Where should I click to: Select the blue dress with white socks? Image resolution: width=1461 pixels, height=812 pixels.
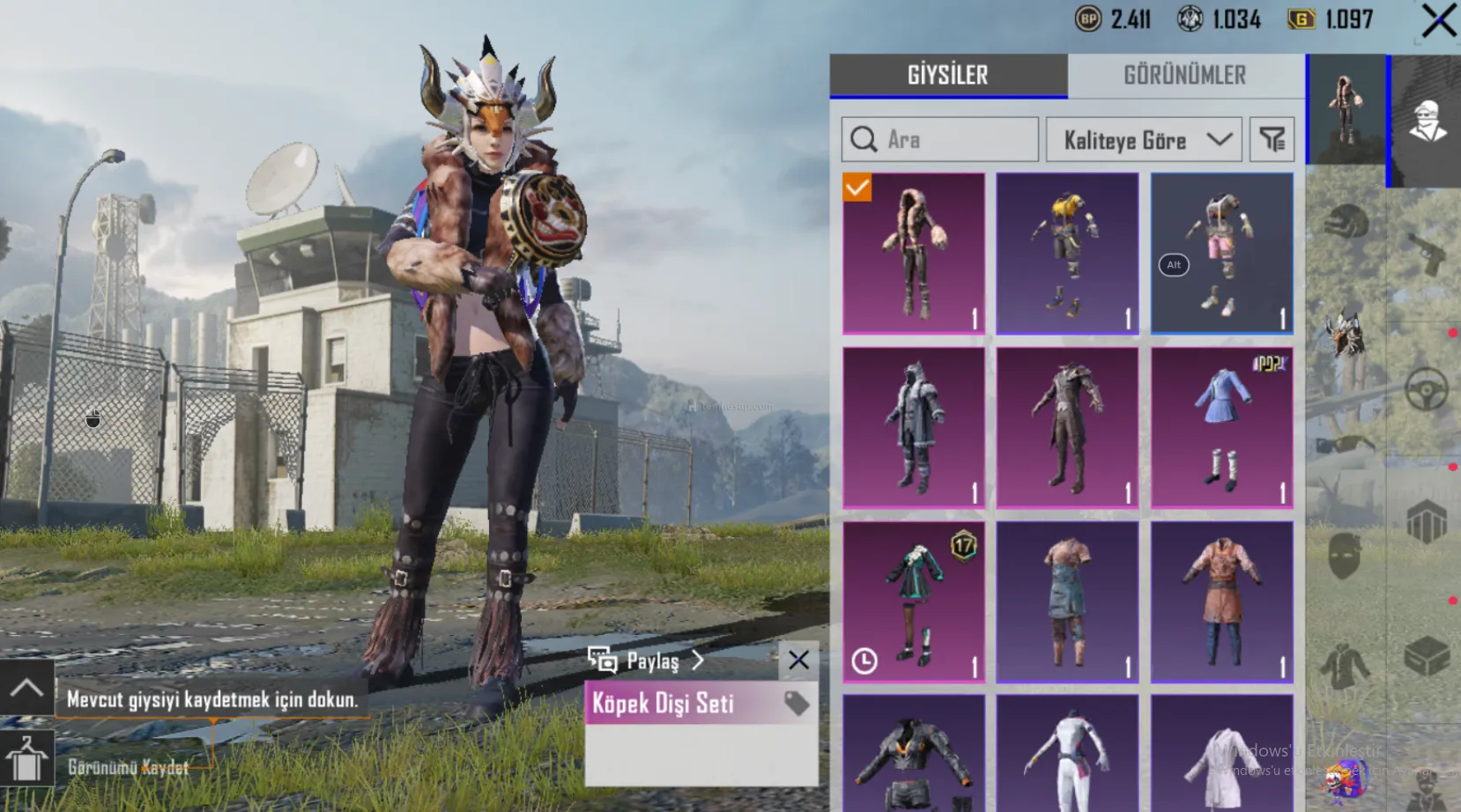pos(1221,427)
